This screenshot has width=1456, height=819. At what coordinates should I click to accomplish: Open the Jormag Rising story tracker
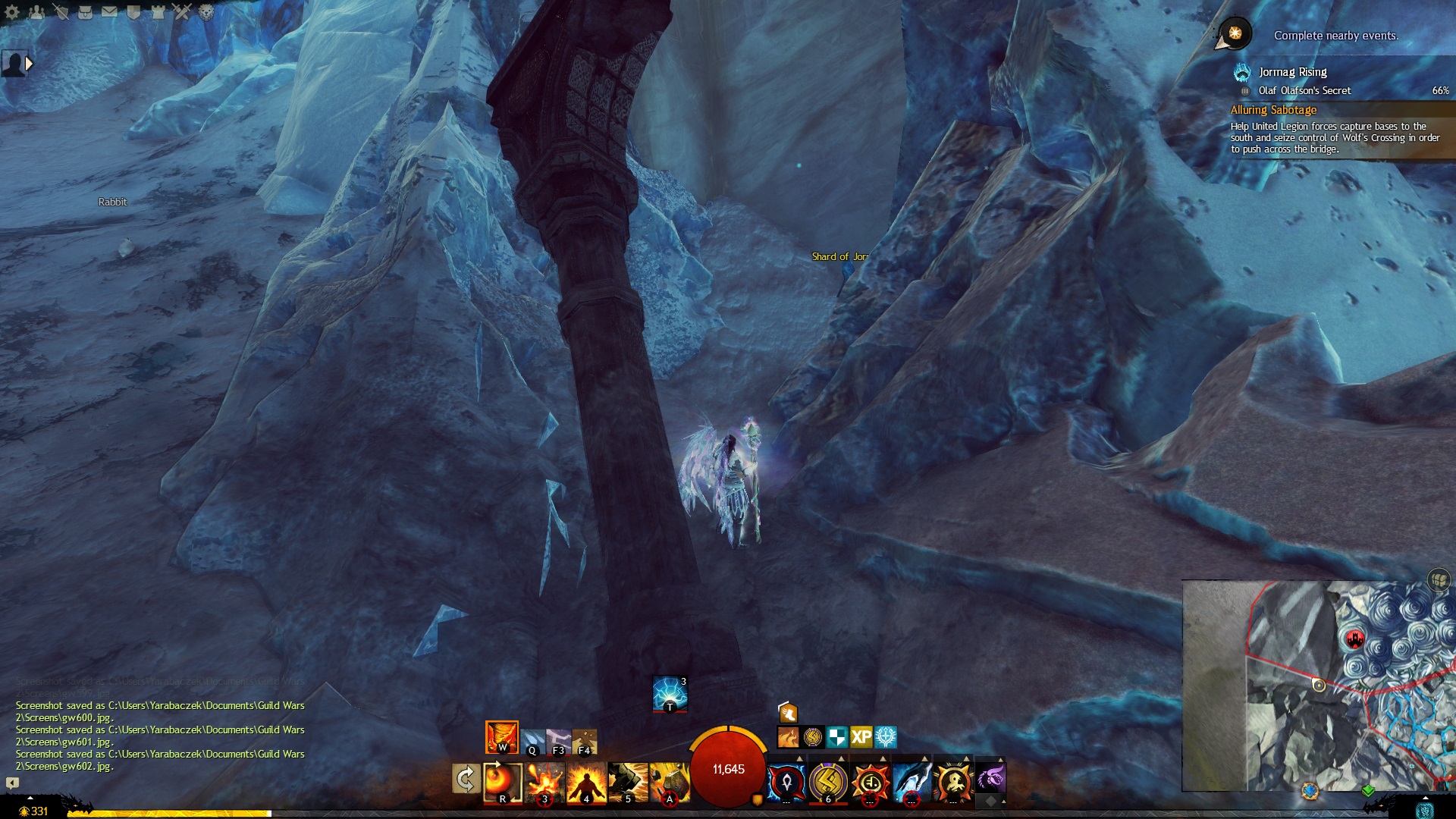click(1292, 72)
